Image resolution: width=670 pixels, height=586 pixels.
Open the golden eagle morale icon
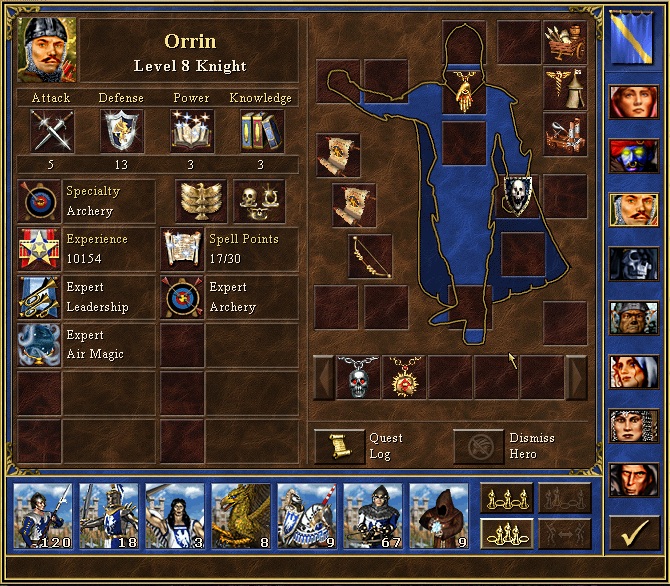pyautogui.click(x=199, y=201)
